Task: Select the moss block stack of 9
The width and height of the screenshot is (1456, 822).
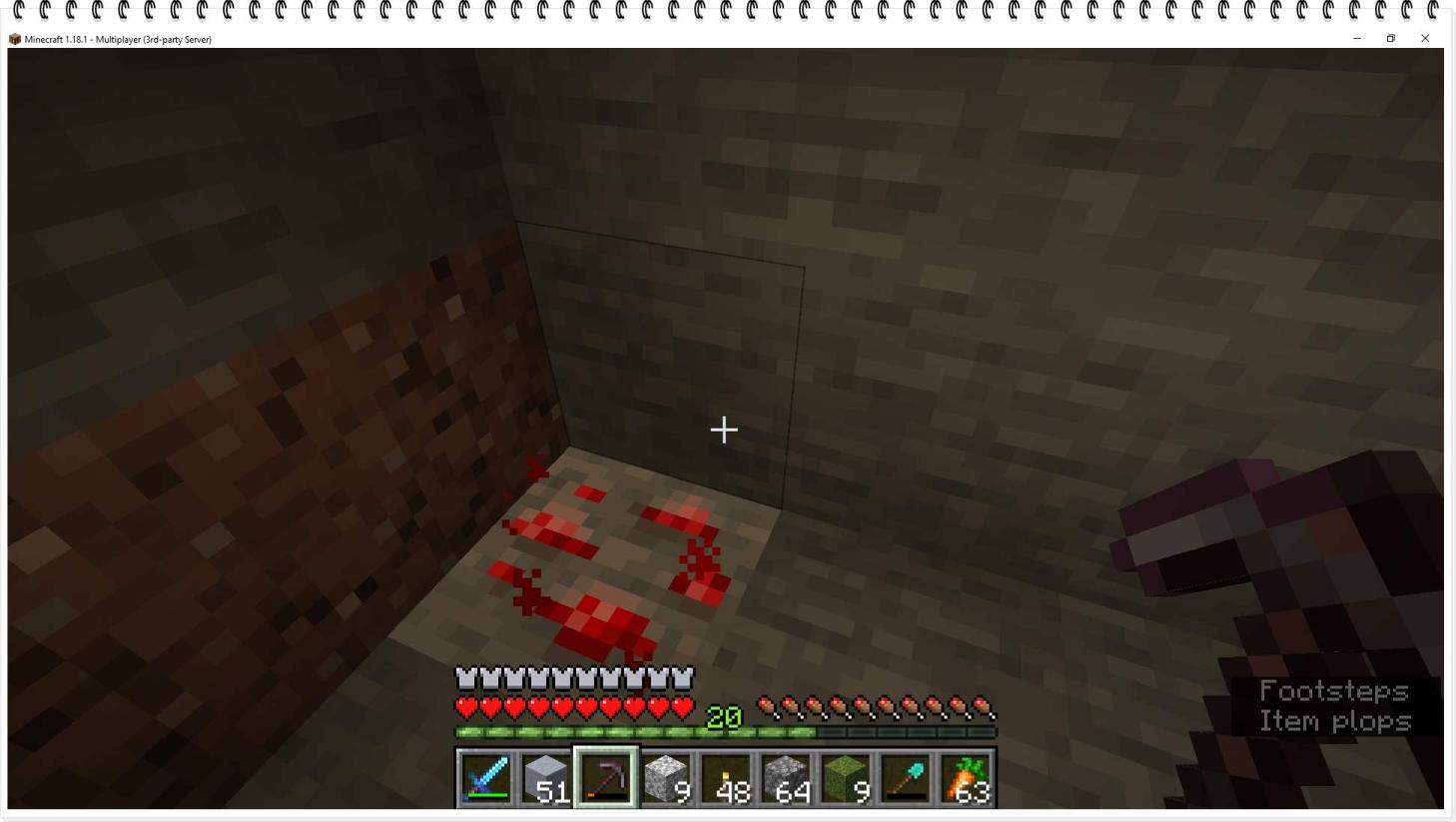Action: point(846,778)
